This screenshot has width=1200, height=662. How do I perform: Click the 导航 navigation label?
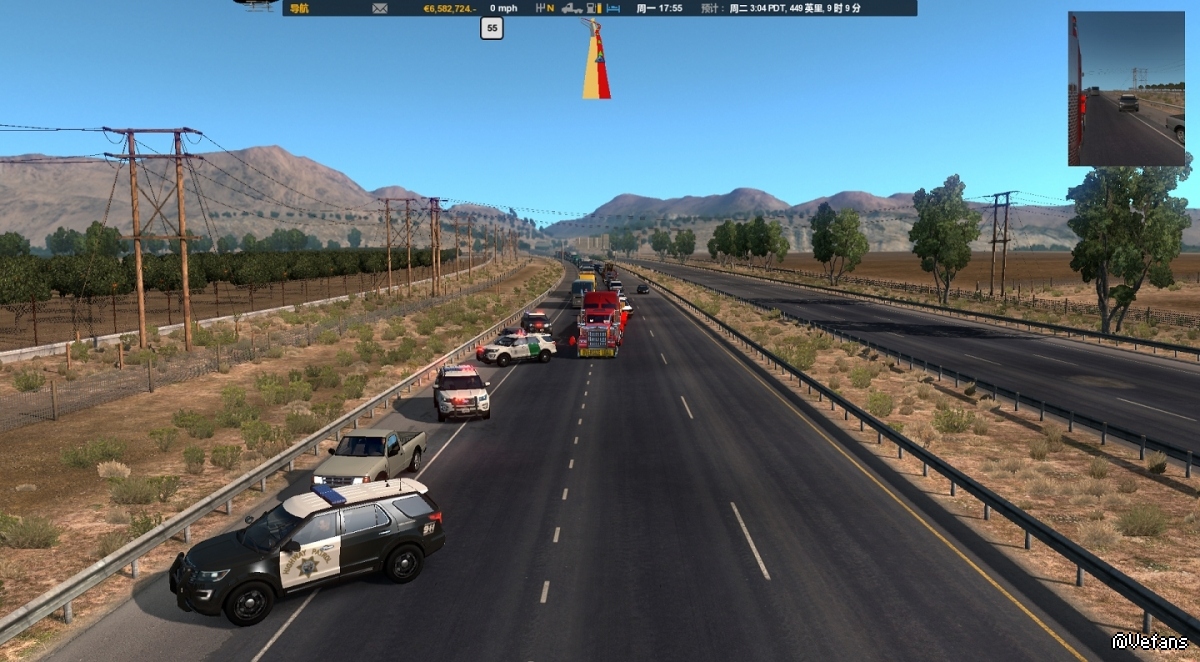click(x=299, y=8)
